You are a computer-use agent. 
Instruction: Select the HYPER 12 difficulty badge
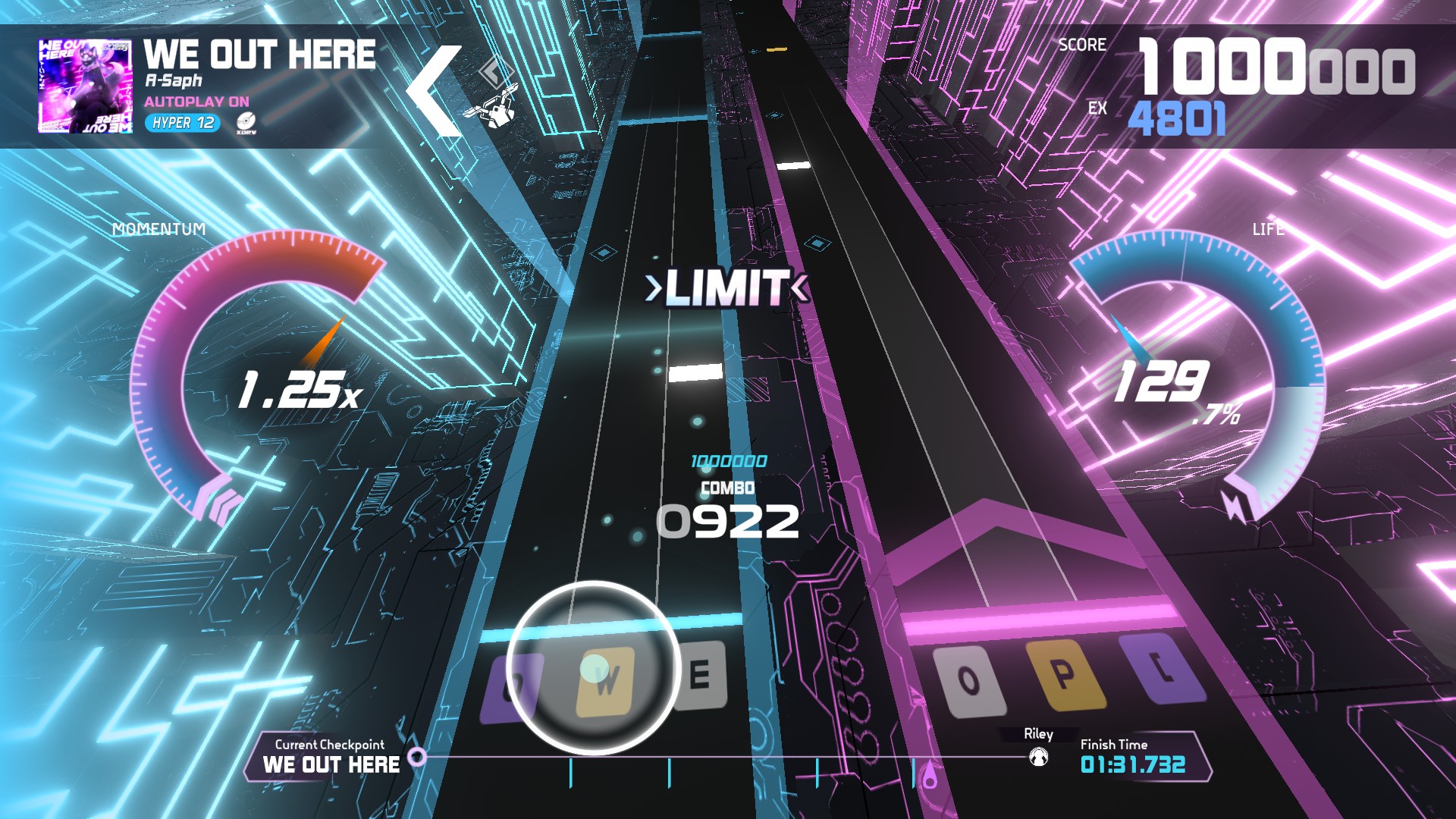pos(183,123)
